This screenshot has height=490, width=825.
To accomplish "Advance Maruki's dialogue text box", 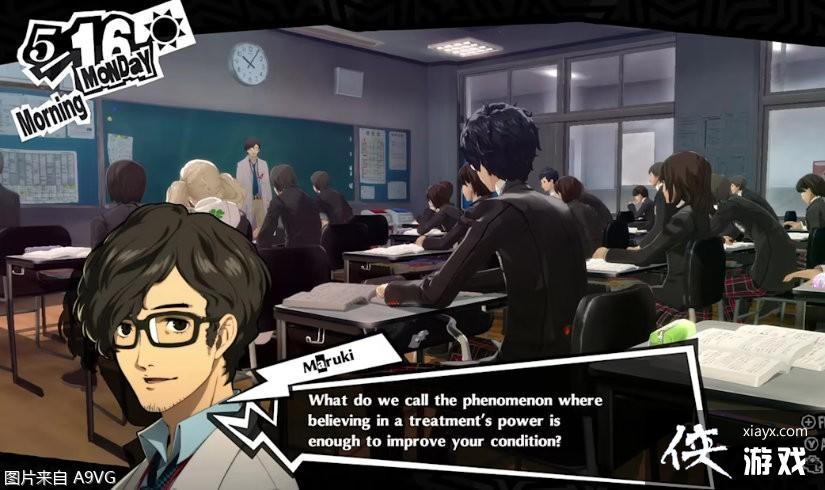I will [455, 420].
